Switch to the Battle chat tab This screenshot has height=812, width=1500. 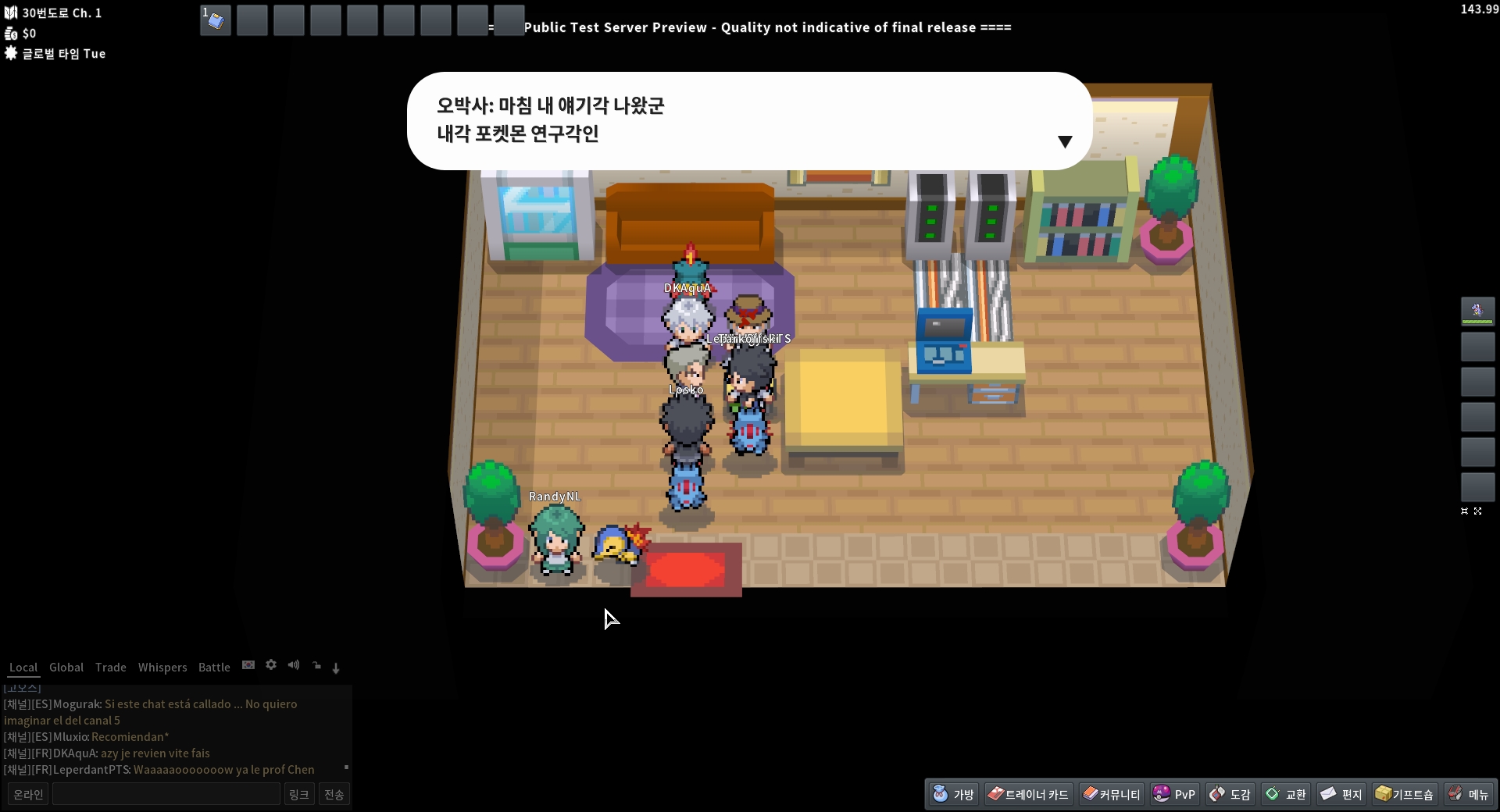(x=214, y=668)
